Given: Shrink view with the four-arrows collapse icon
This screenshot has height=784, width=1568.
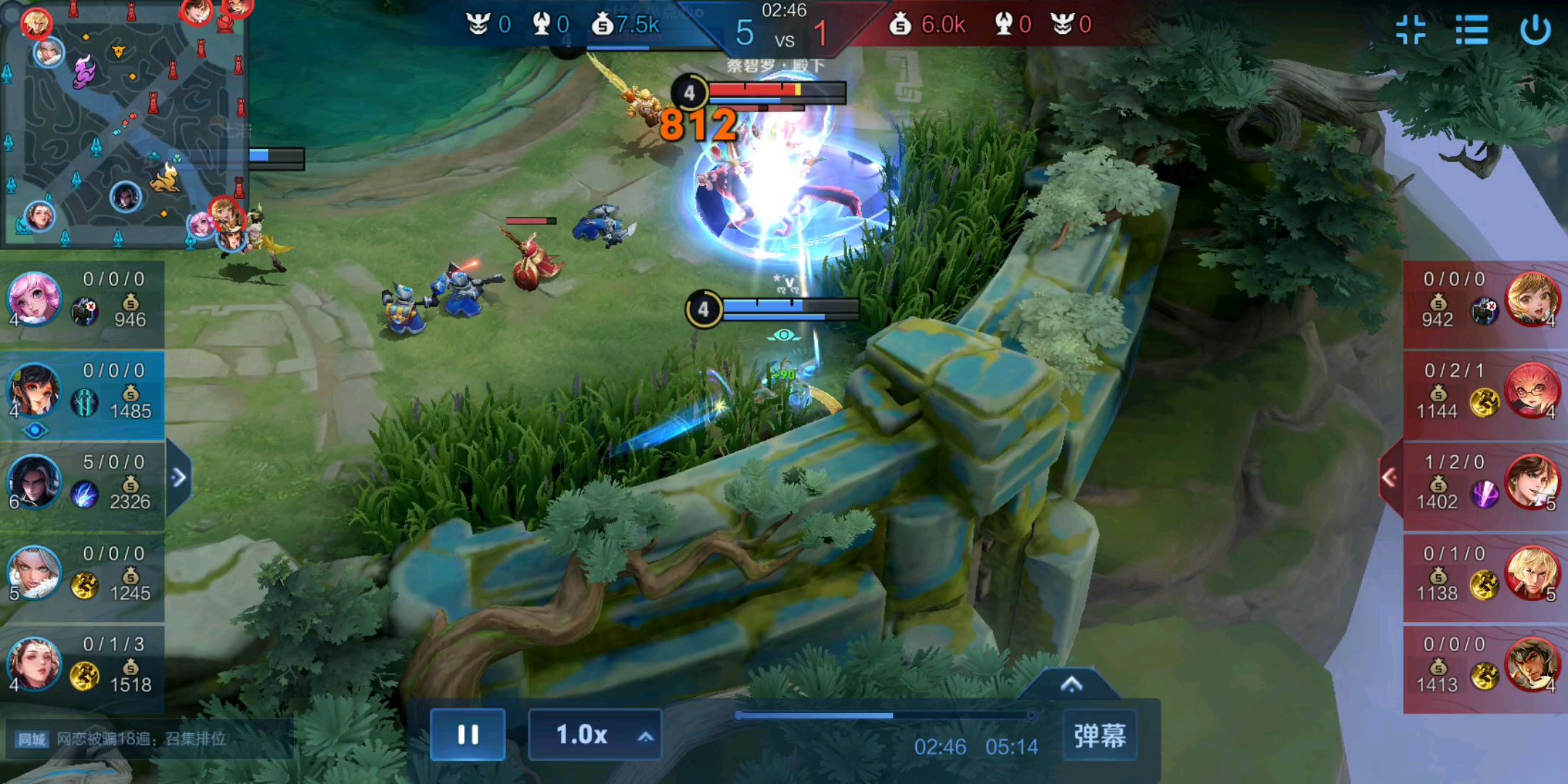Looking at the screenshot, I should (x=1410, y=30).
